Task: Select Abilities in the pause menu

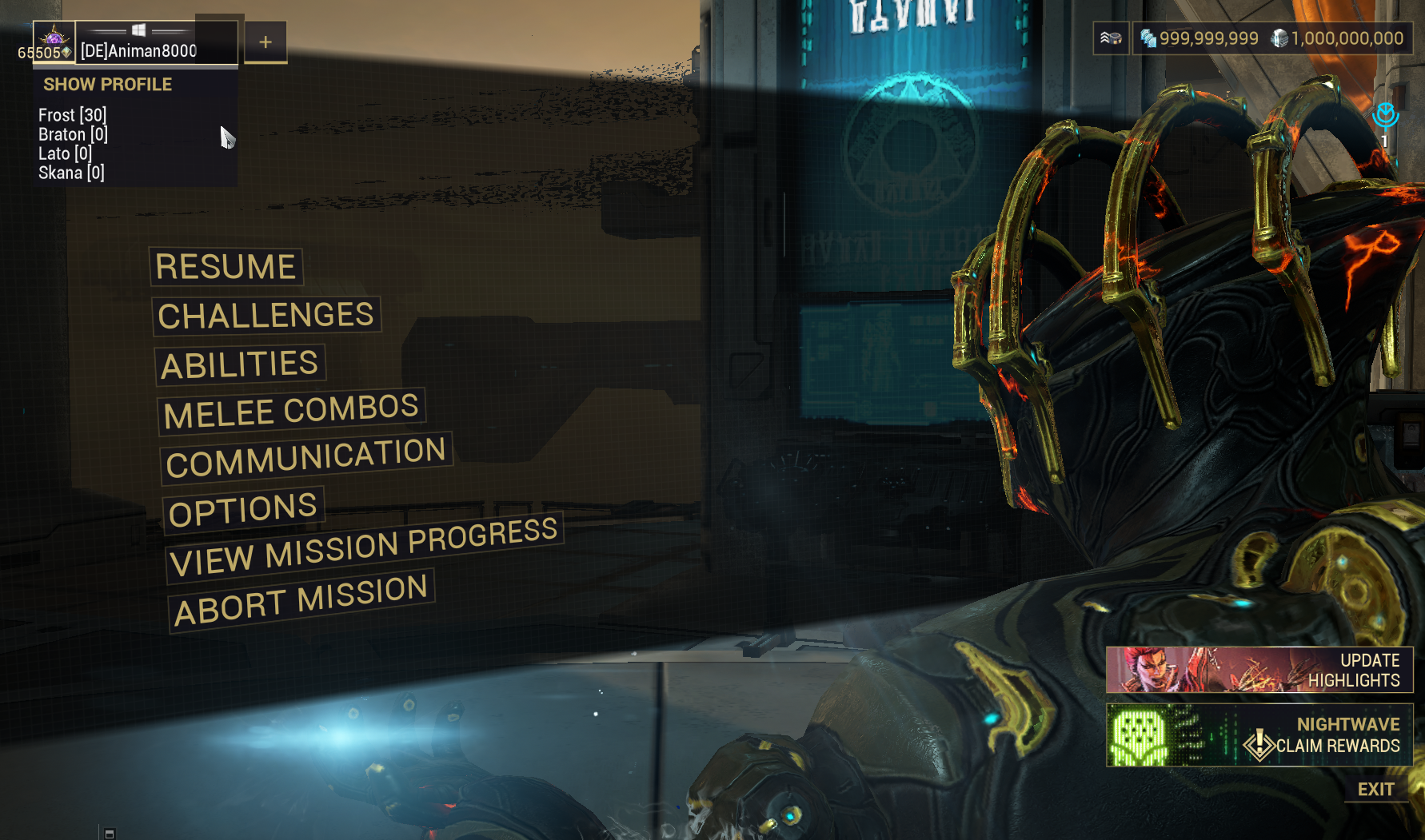Action: [239, 365]
